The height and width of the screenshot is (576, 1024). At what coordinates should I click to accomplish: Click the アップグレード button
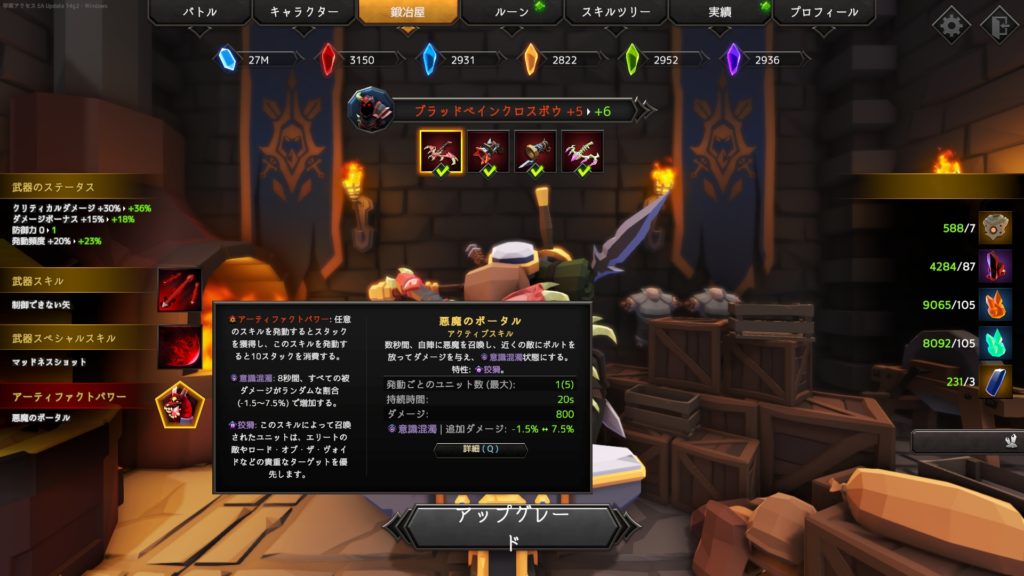(x=512, y=527)
